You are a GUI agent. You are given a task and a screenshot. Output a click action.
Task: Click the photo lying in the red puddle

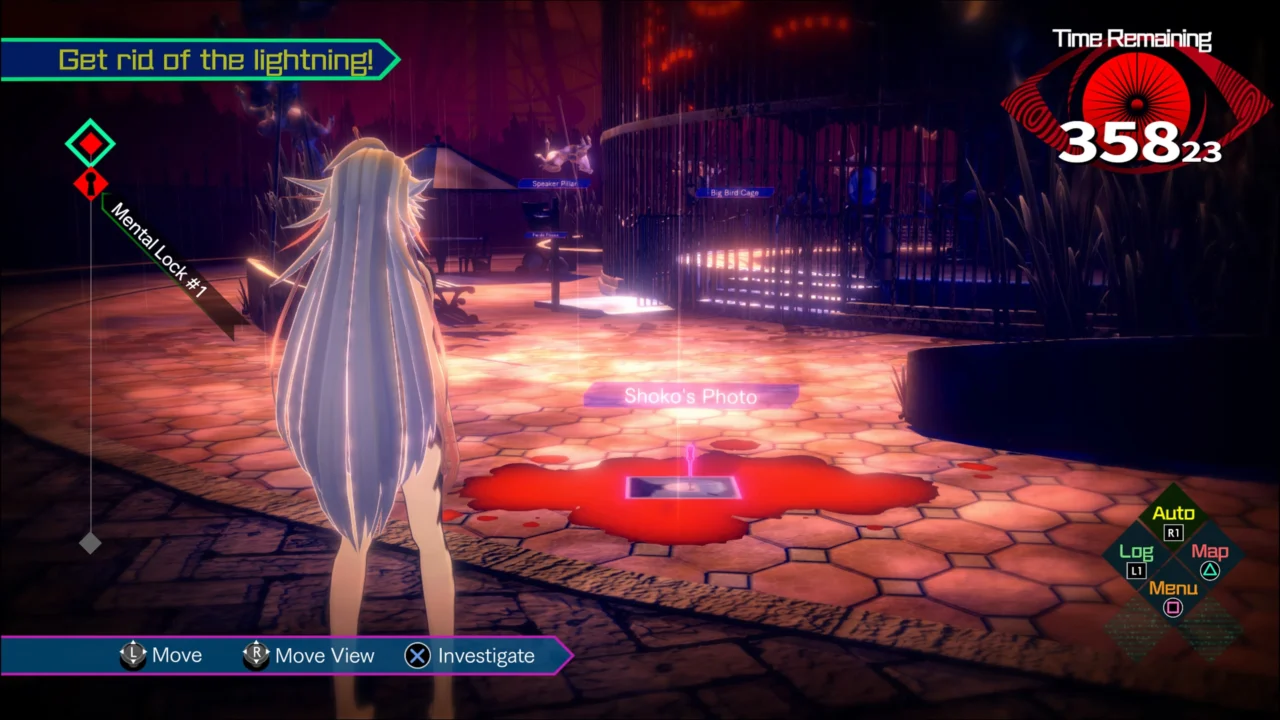pos(681,488)
